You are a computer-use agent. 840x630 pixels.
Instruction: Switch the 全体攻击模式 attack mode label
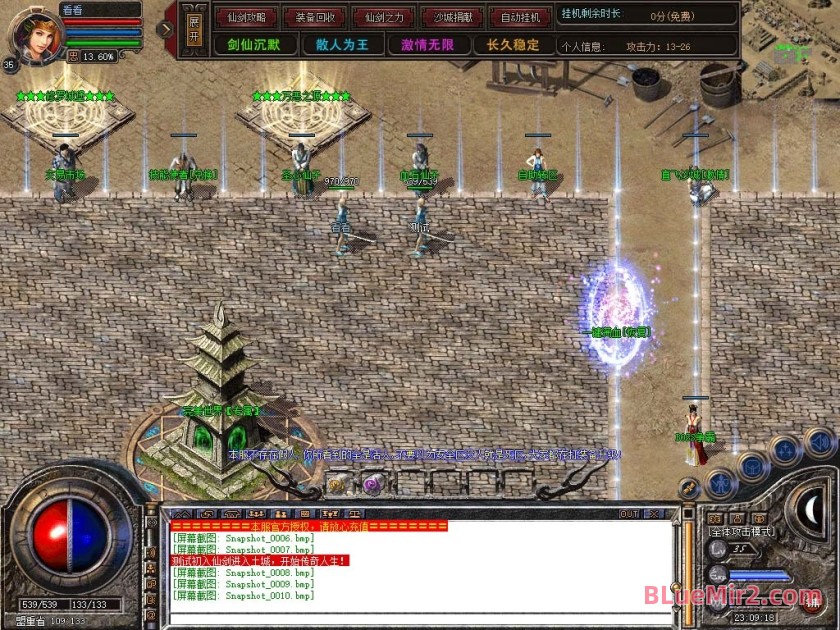click(x=742, y=531)
